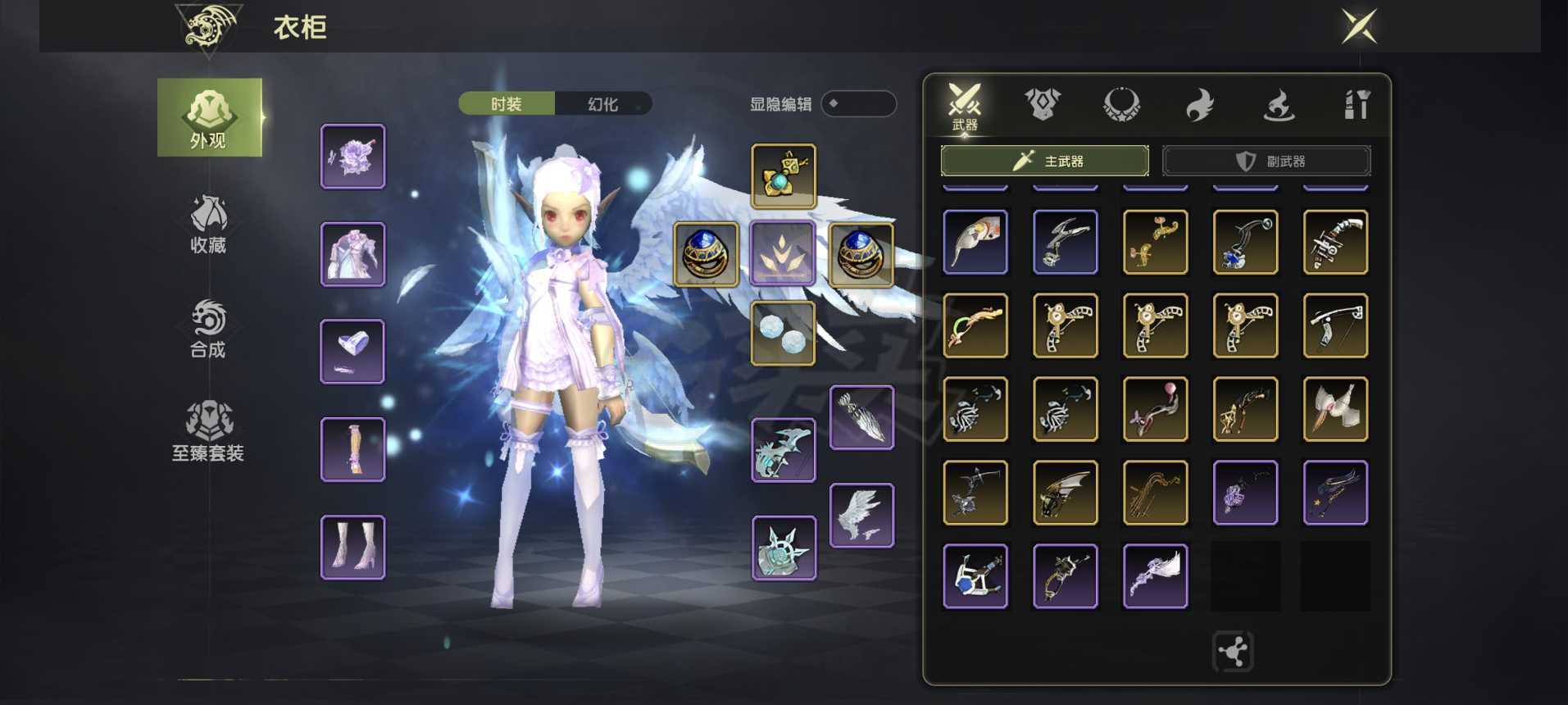The image size is (1568, 705).
Task: Open the 合成 synthesis menu
Action: (208, 329)
